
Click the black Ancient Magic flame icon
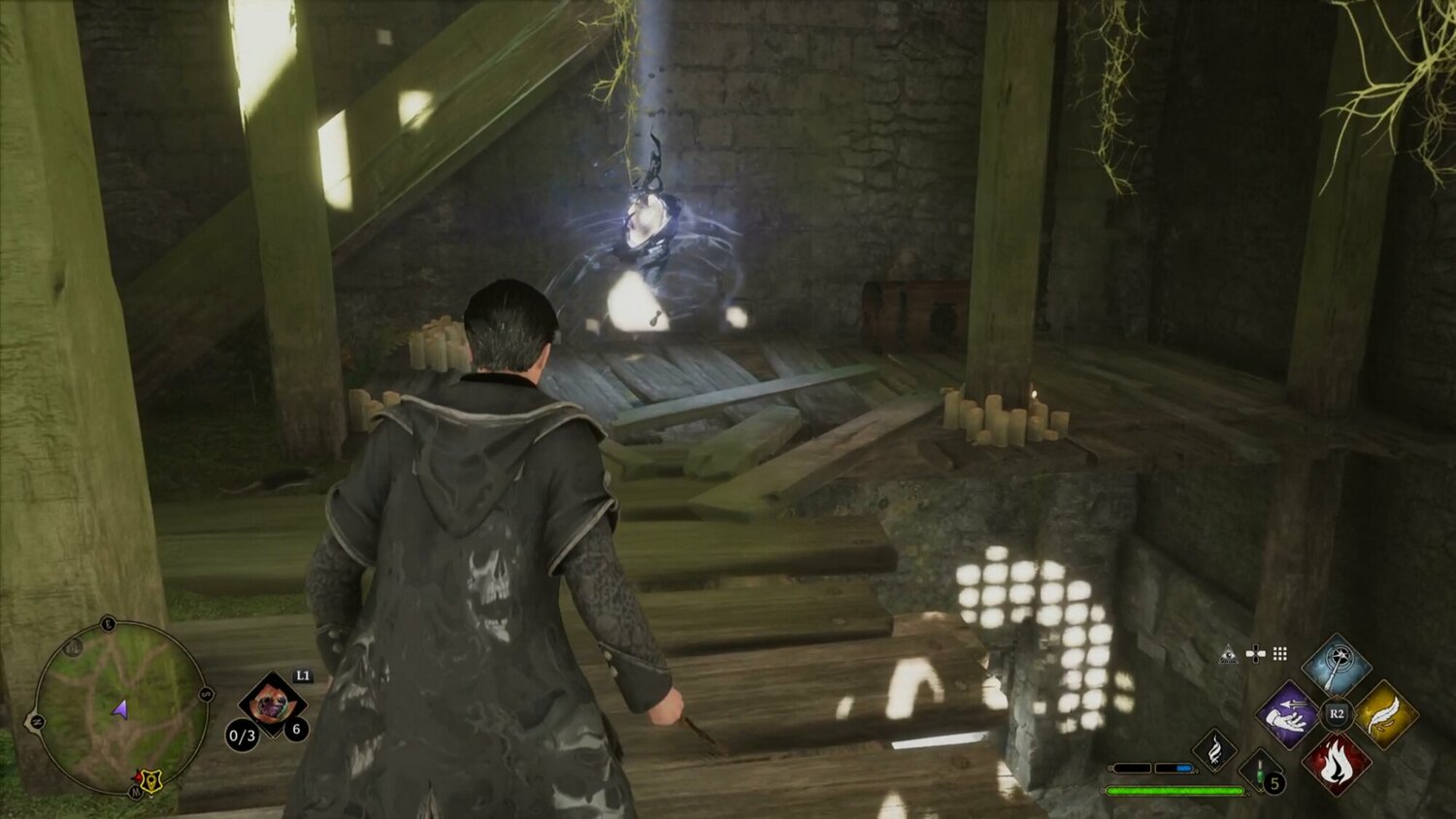pyautogui.click(x=1214, y=751)
